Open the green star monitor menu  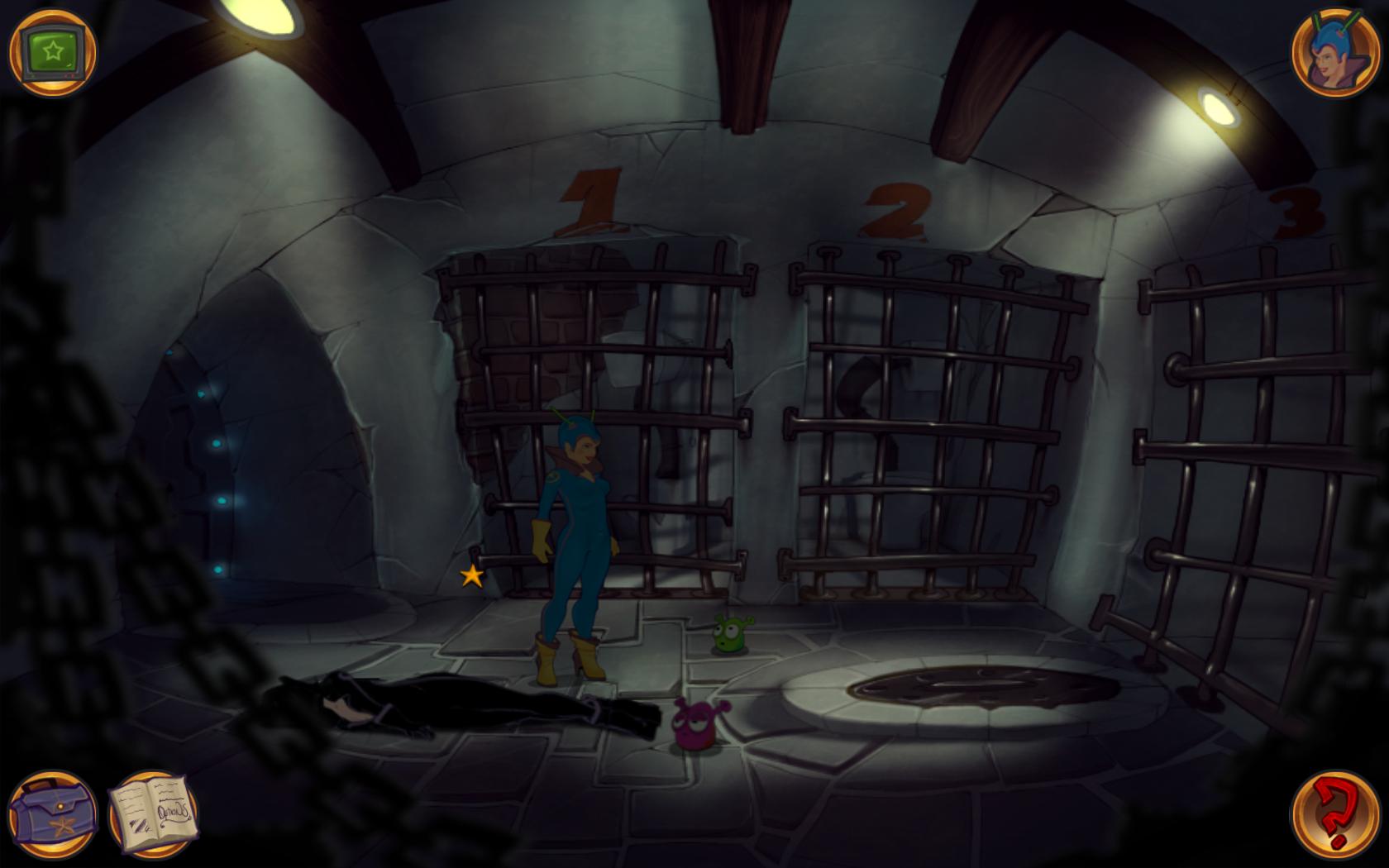[x=53, y=53]
